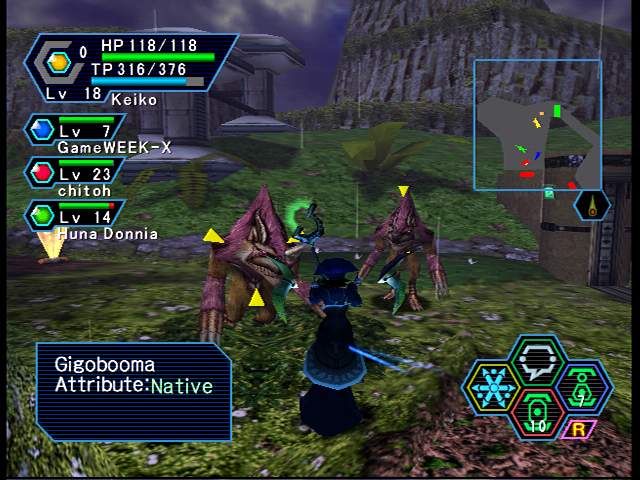Viewport: 640px width, 480px height.
Task: Open Keiko's own status panel
Action: point(130,67)
